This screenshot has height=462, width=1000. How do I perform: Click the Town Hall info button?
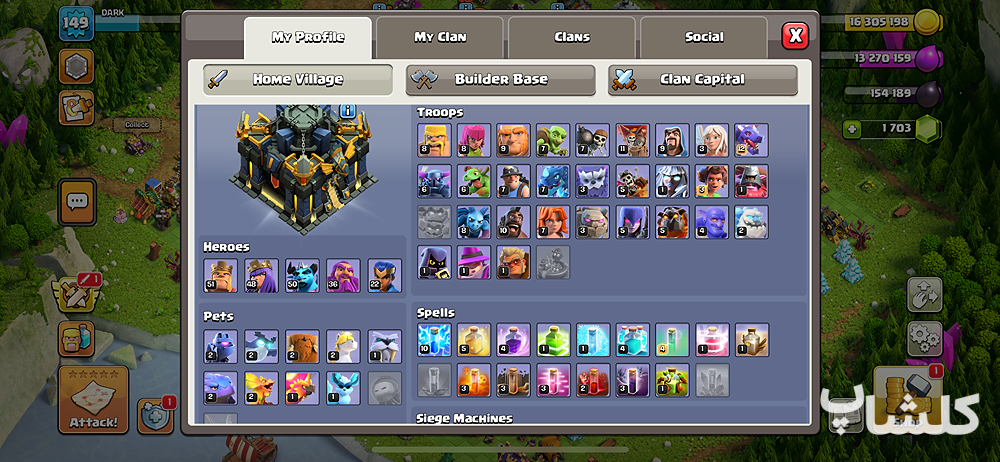pyautogui.click(x=348, y=110)
